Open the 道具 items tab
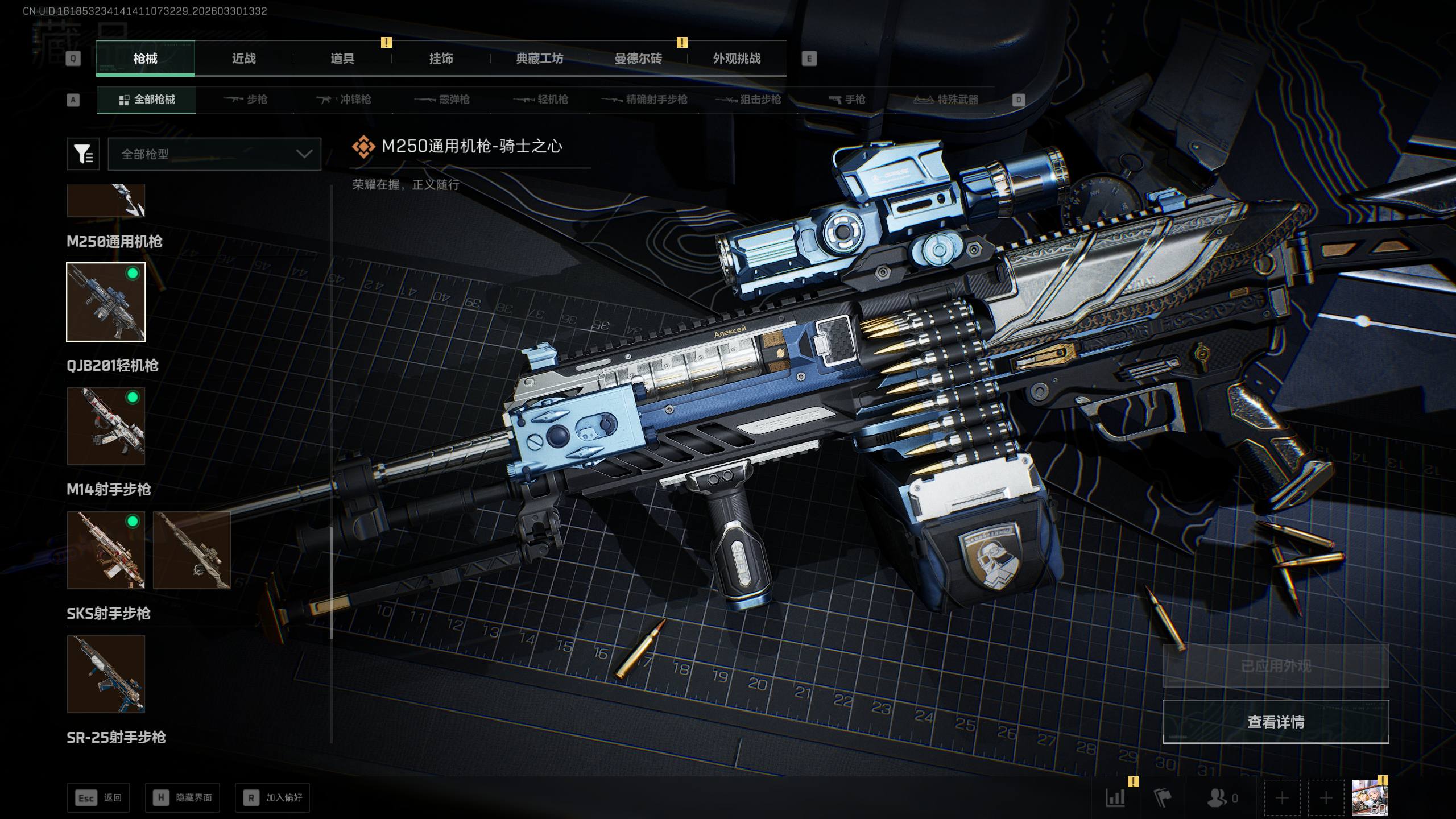The image size is (1456, 819). [342, 59]
